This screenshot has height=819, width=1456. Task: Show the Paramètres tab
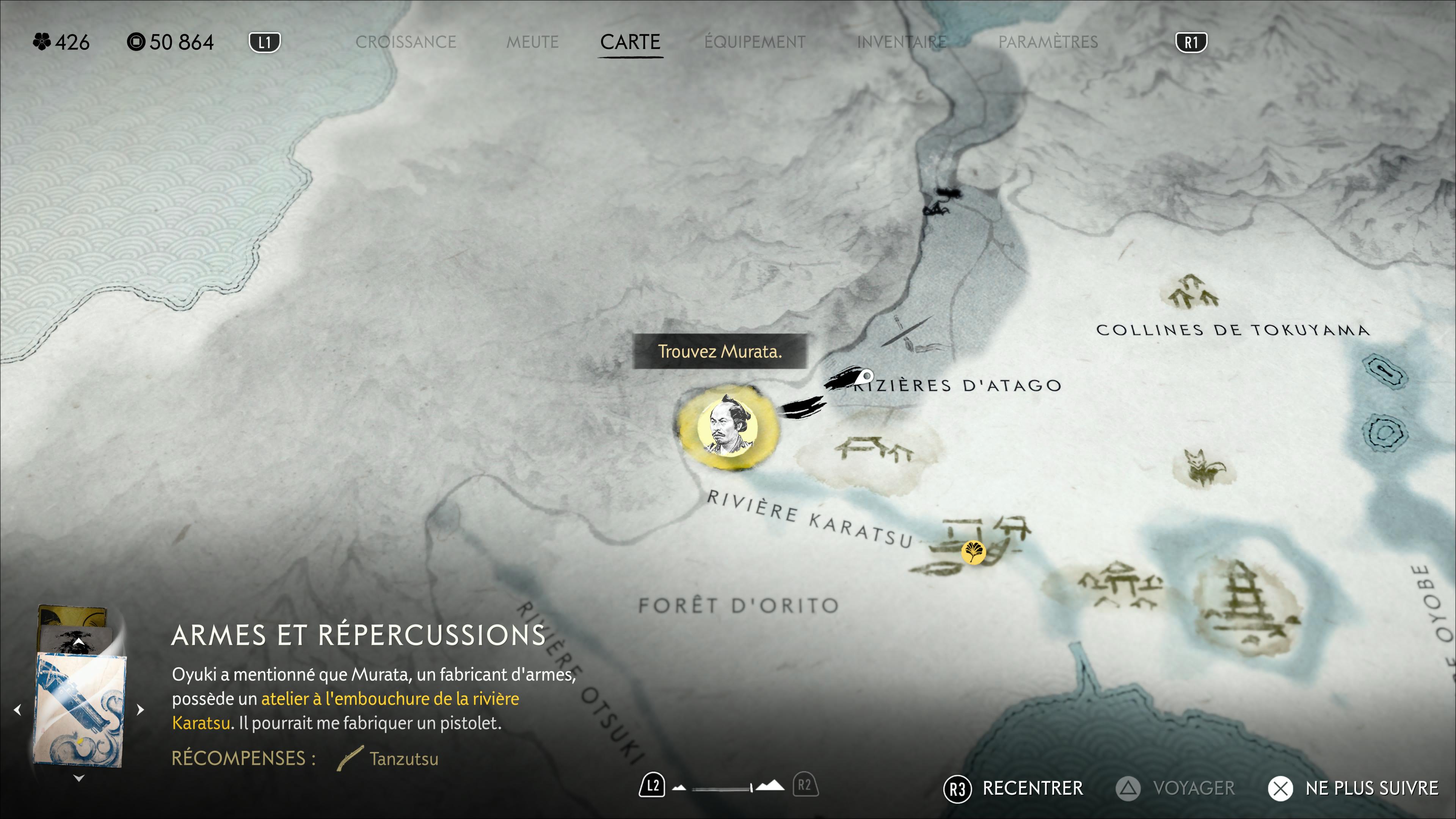[x=1048, y=42]
